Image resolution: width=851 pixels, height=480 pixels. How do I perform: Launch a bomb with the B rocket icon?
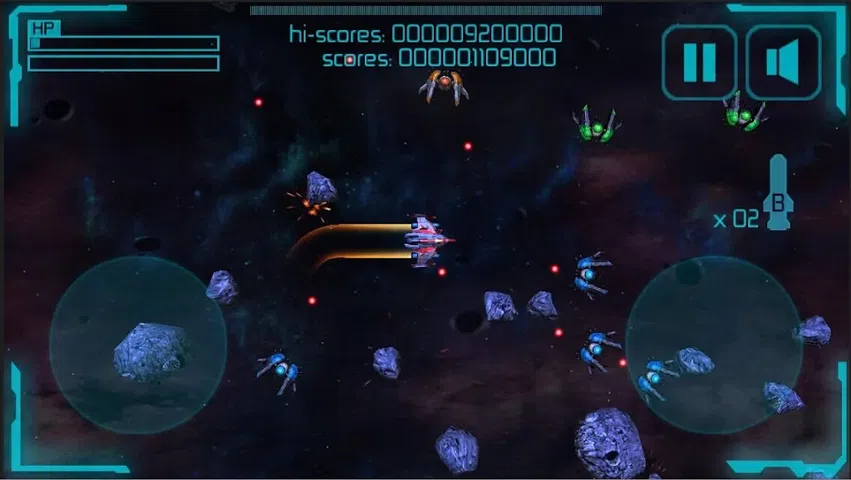(x=777, y=195)
